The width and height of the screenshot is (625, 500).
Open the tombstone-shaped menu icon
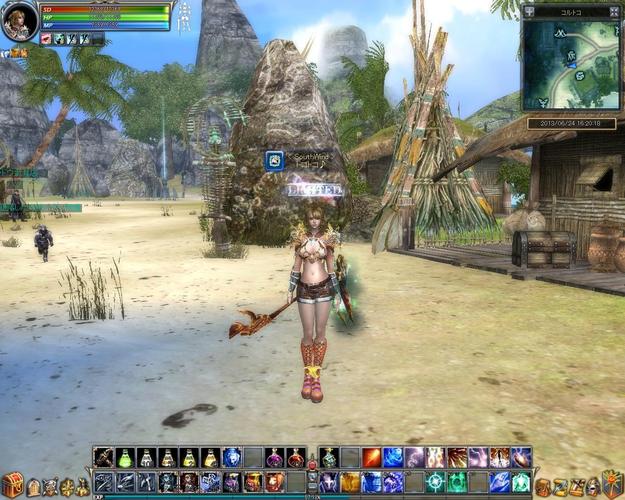pyautogui.click(x=34, y=487)
